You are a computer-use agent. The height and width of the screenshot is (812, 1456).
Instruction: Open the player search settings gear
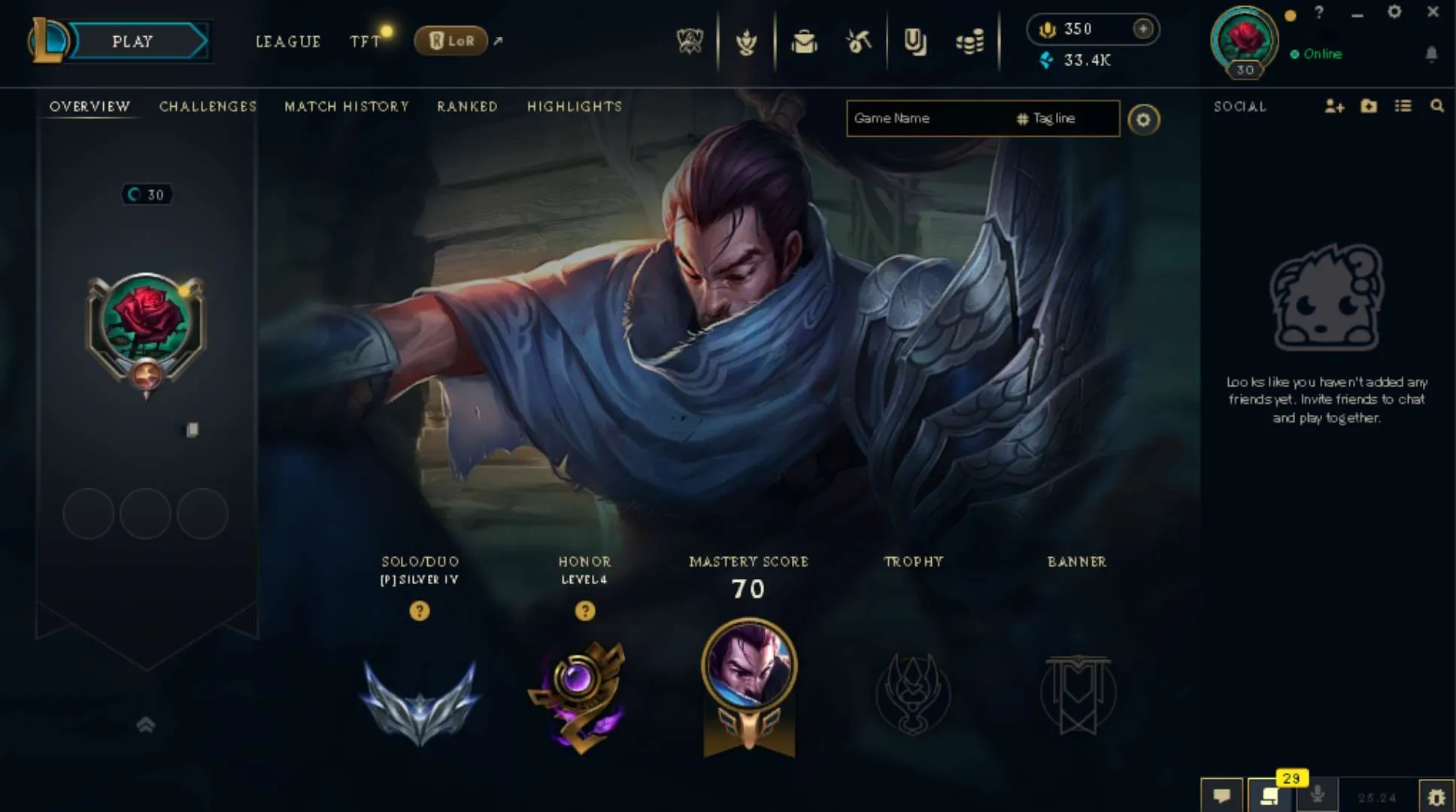(x=1144, y=120)
